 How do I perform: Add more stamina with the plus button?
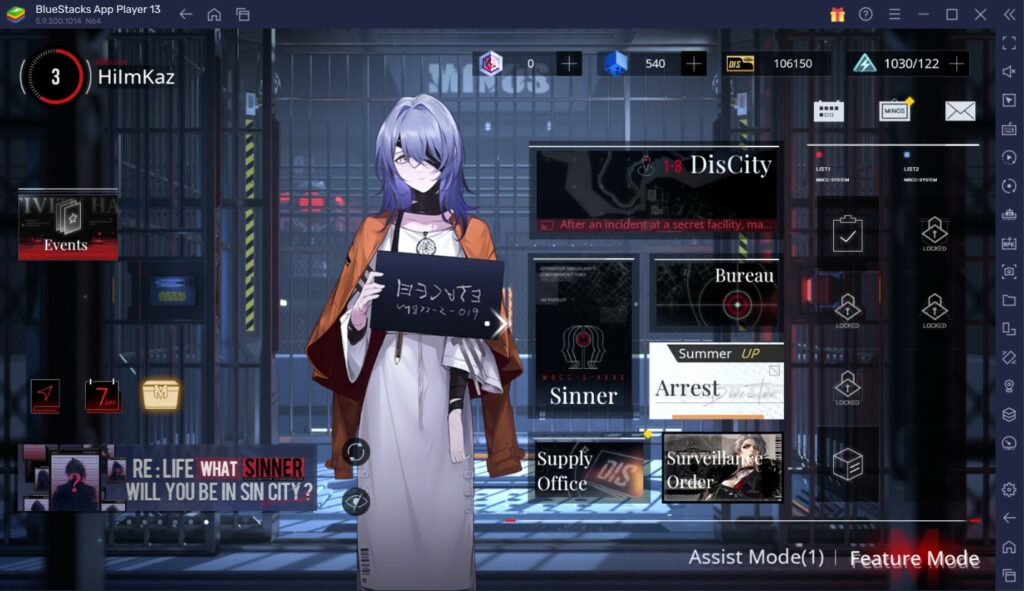[x=957, y=64]
